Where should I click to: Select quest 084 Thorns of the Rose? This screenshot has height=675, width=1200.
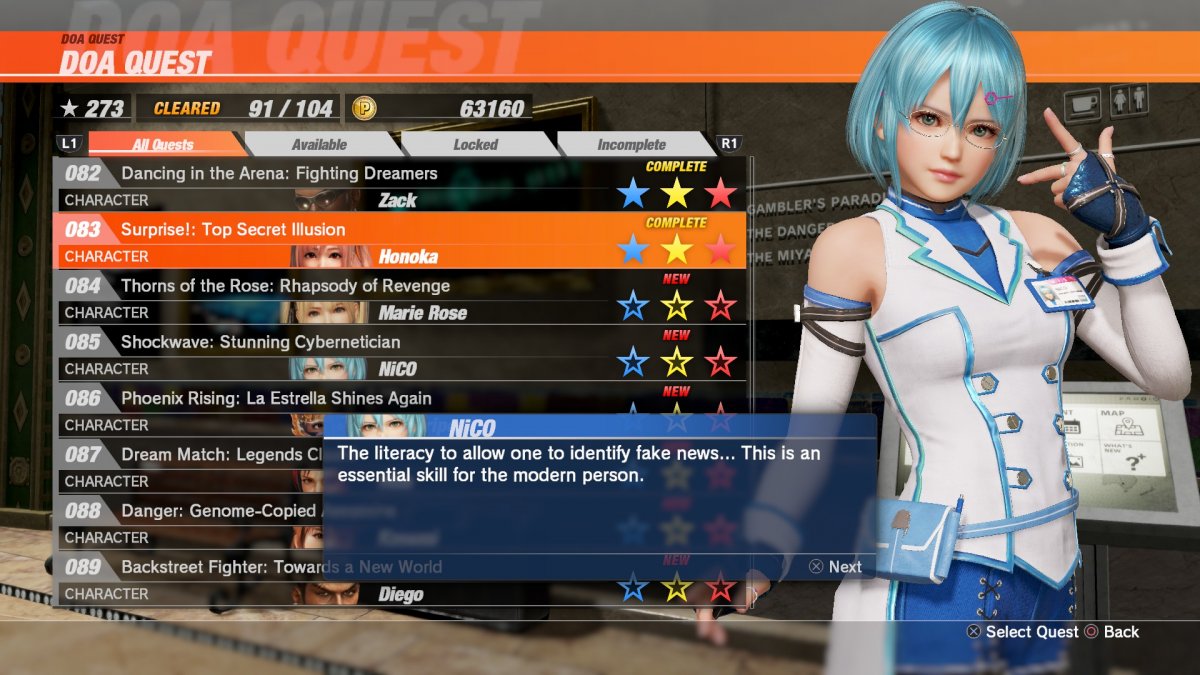tap(285, 286)
